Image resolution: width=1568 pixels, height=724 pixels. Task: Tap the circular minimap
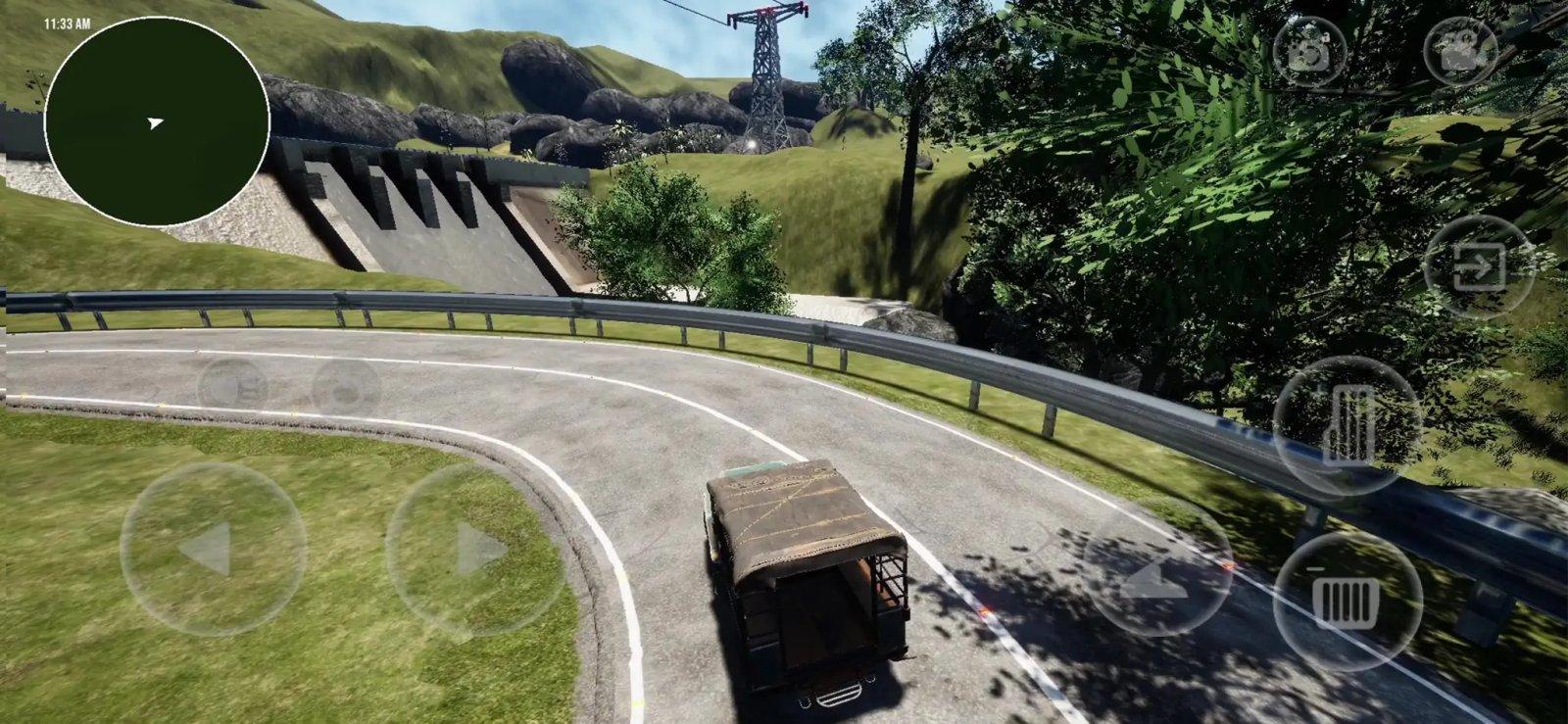(157, 121)
